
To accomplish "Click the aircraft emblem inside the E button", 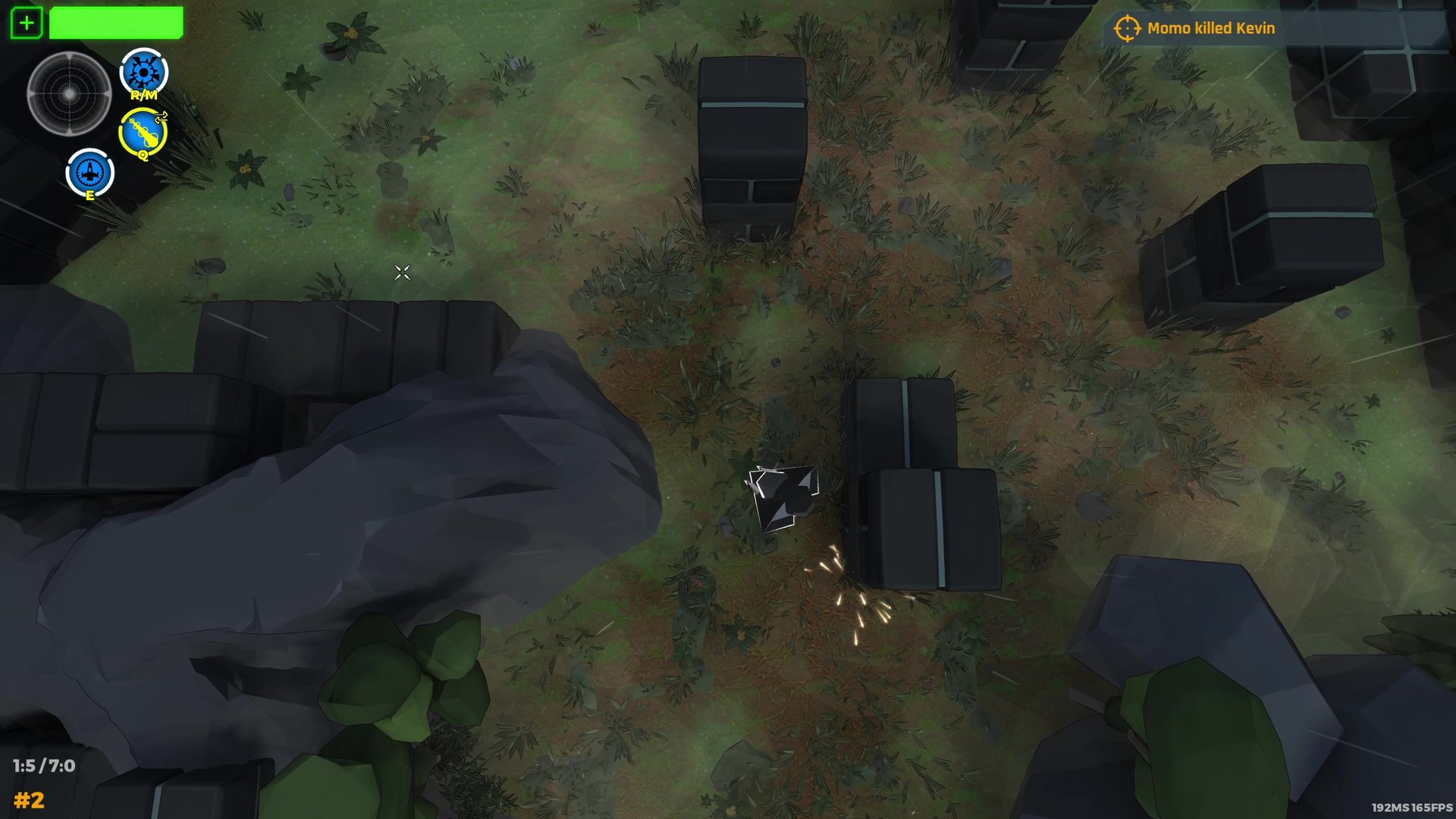I will [90, 171].
